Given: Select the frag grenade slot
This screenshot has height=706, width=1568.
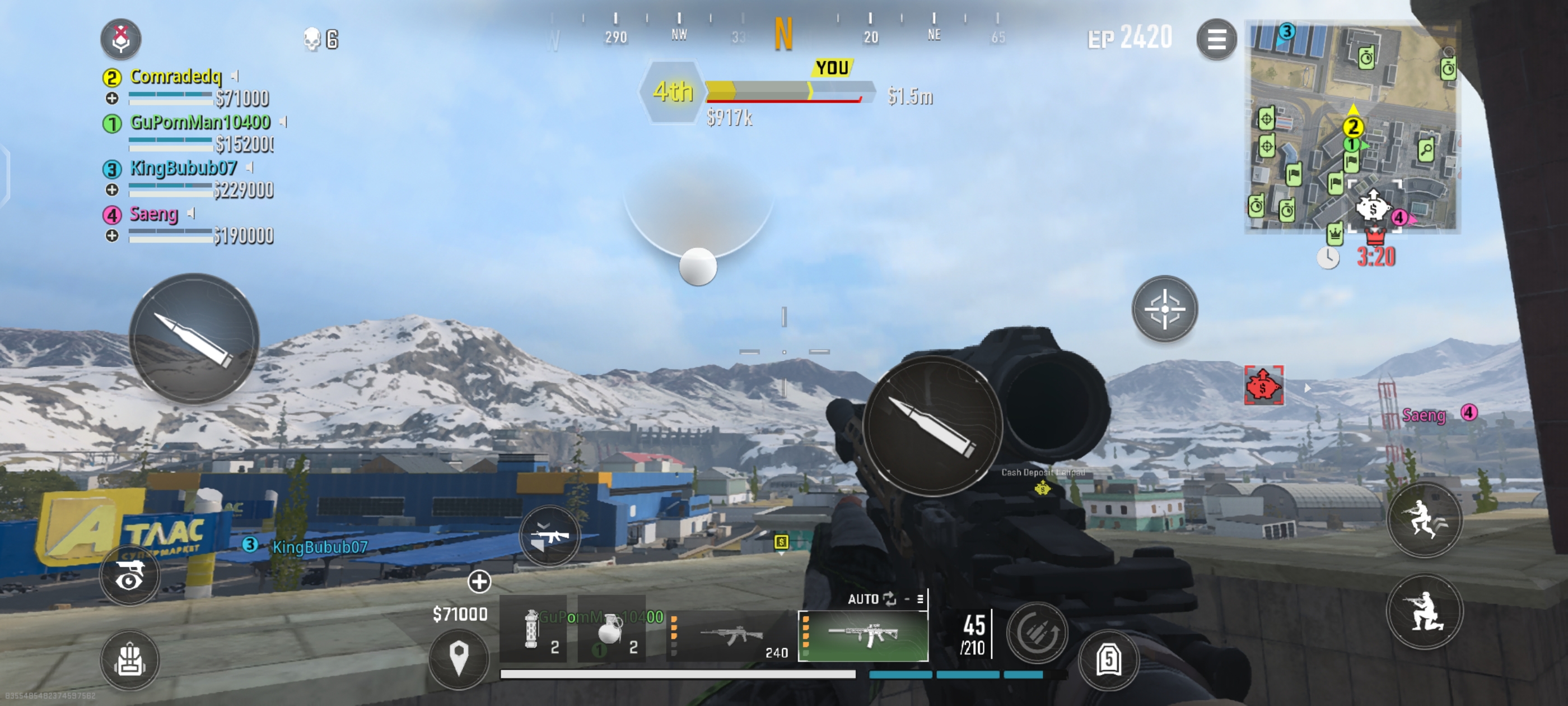Looking at the screenshot, I should [x=612, y=630].
